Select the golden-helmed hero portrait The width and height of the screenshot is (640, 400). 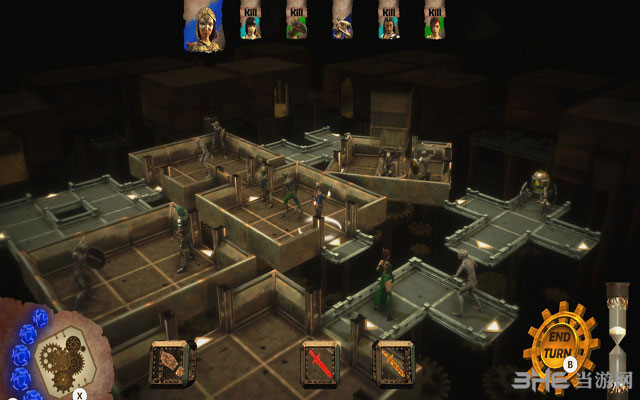(203, 23)
